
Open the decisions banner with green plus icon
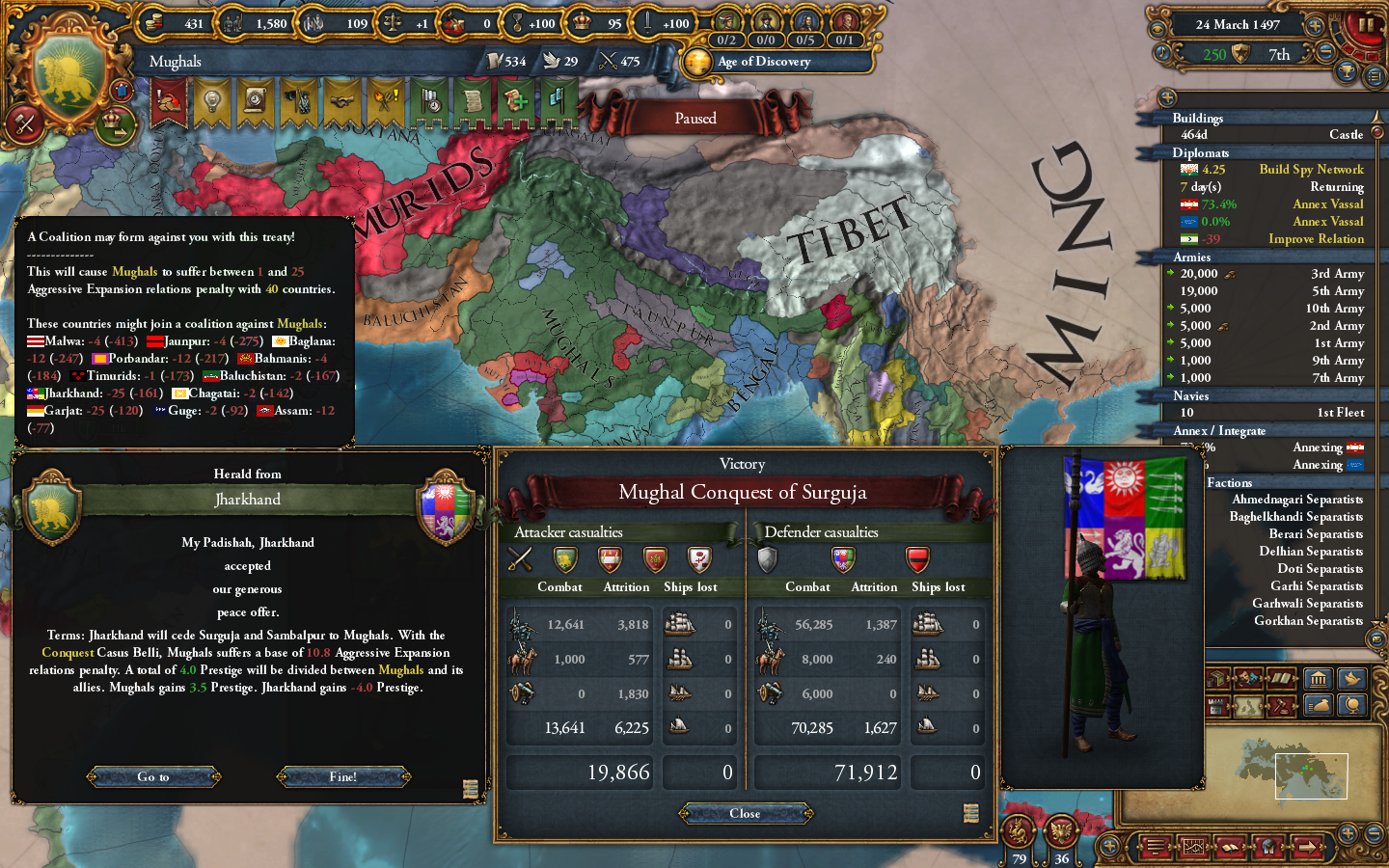coord(515,101)
